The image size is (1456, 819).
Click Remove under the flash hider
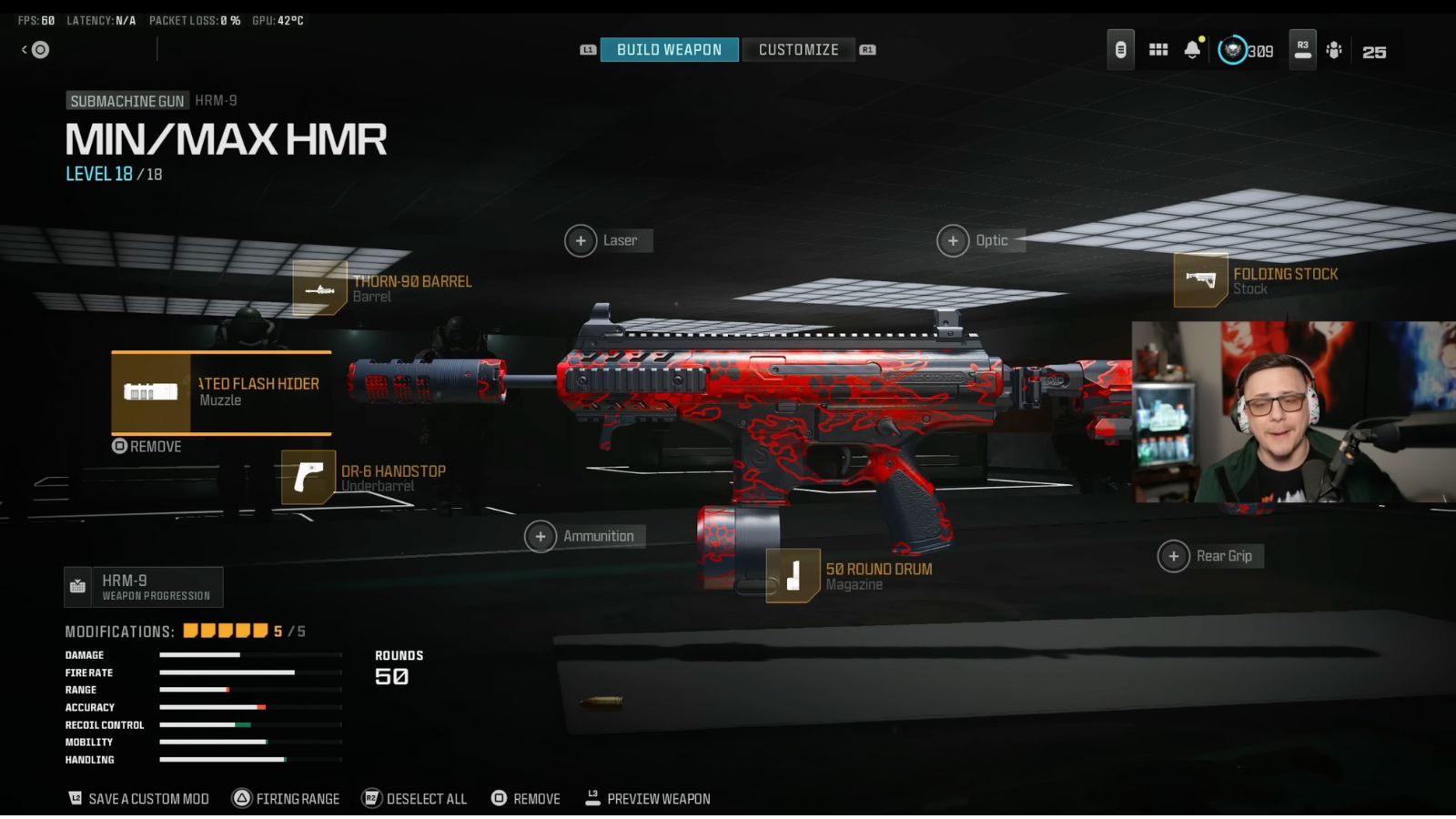point(146,447)
